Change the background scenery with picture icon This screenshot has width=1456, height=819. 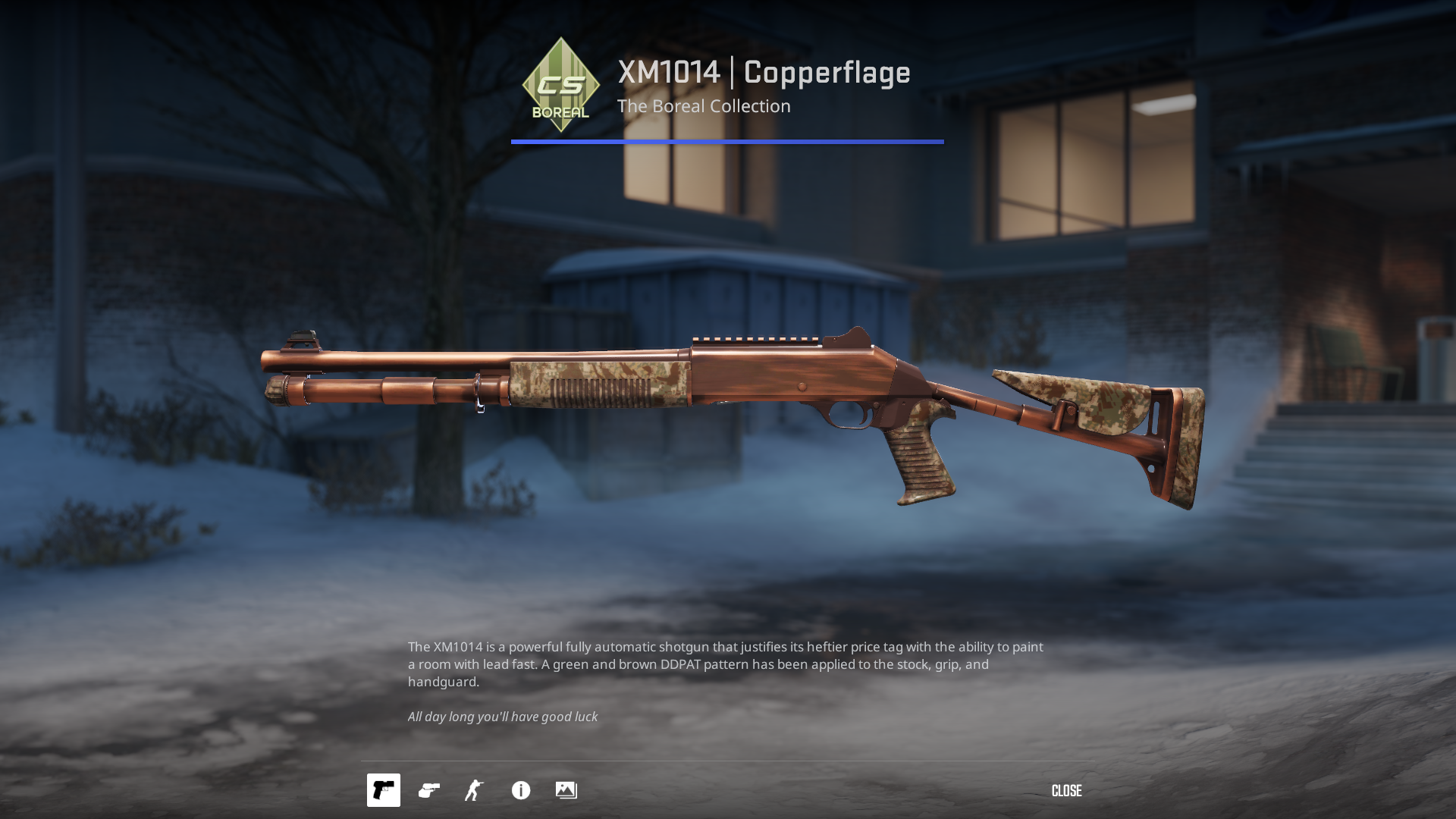tap(566, 790)
